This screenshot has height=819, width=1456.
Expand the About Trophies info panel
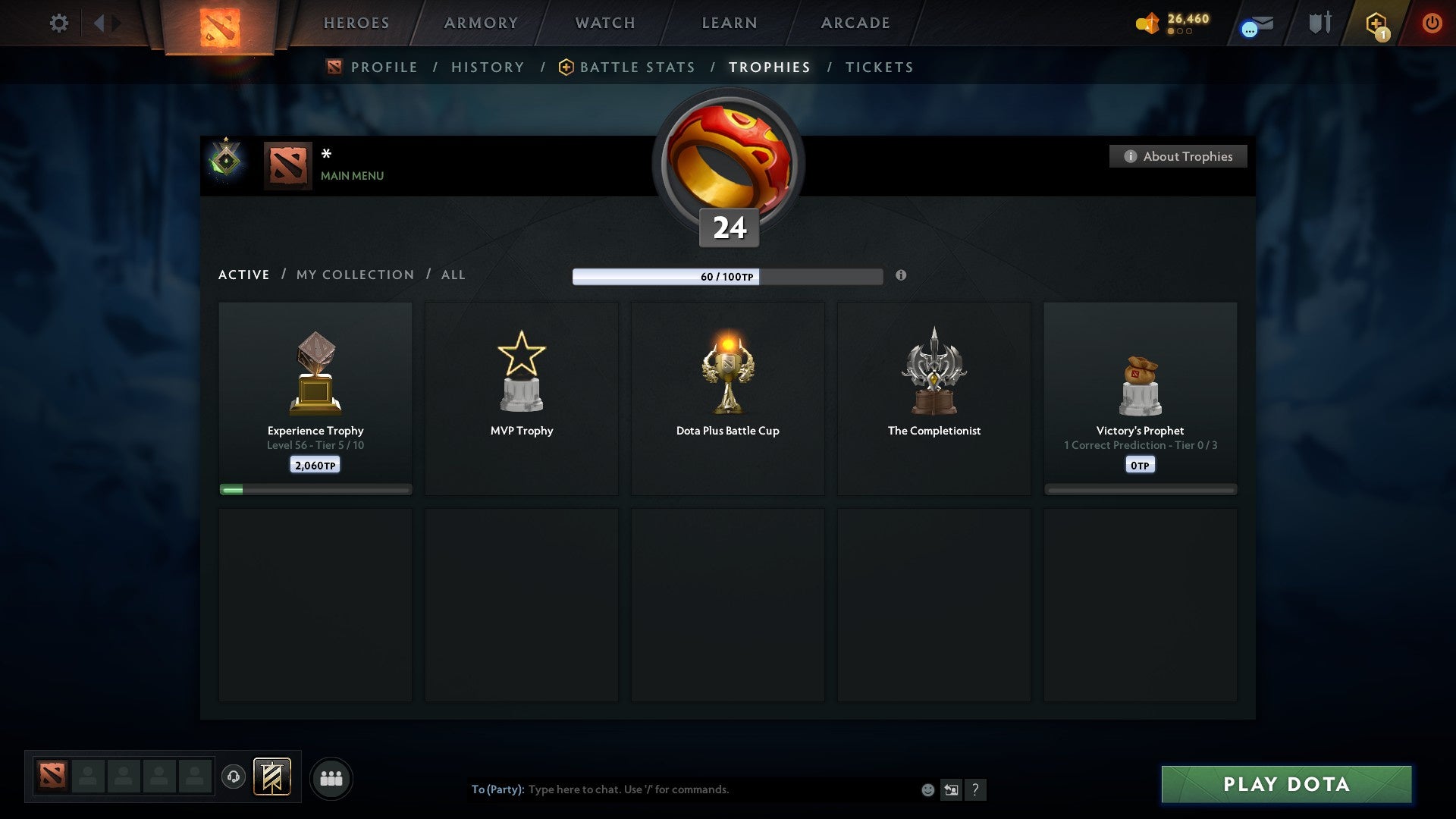(1178, 156)
